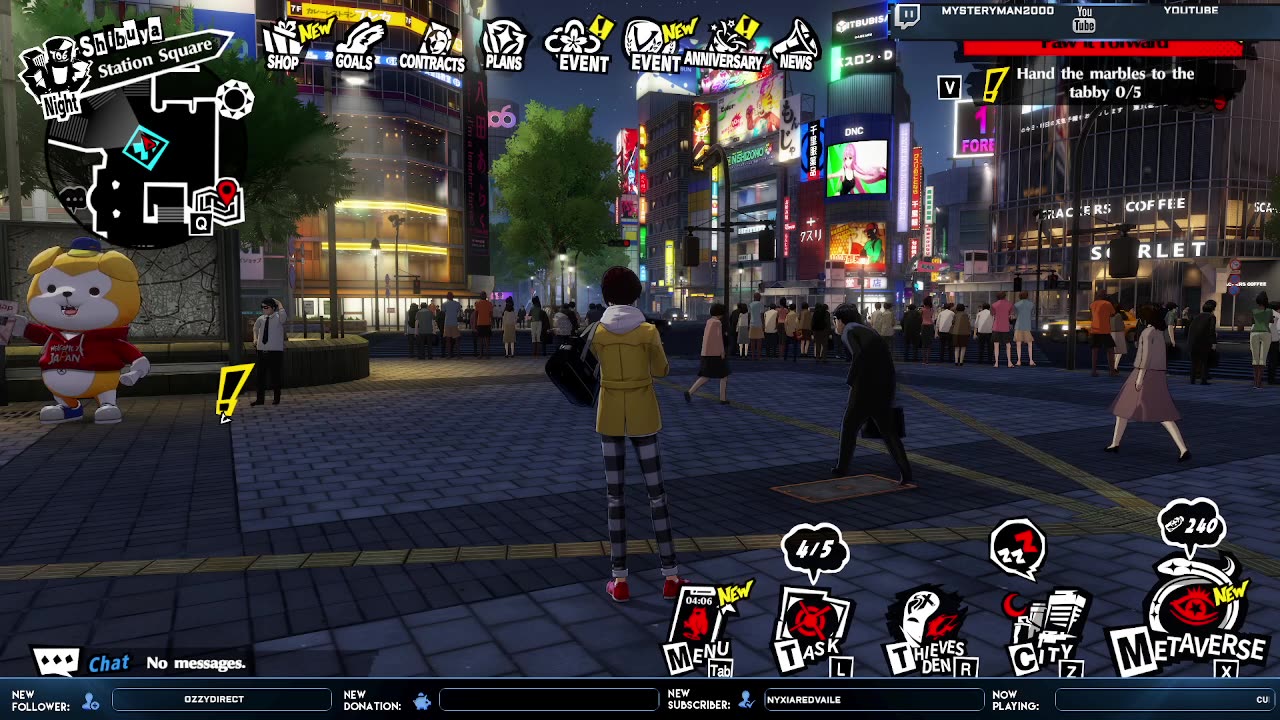Click the gear icon on minimap
This screenshot has height=720, width=1280.
(x=236, y=99)
